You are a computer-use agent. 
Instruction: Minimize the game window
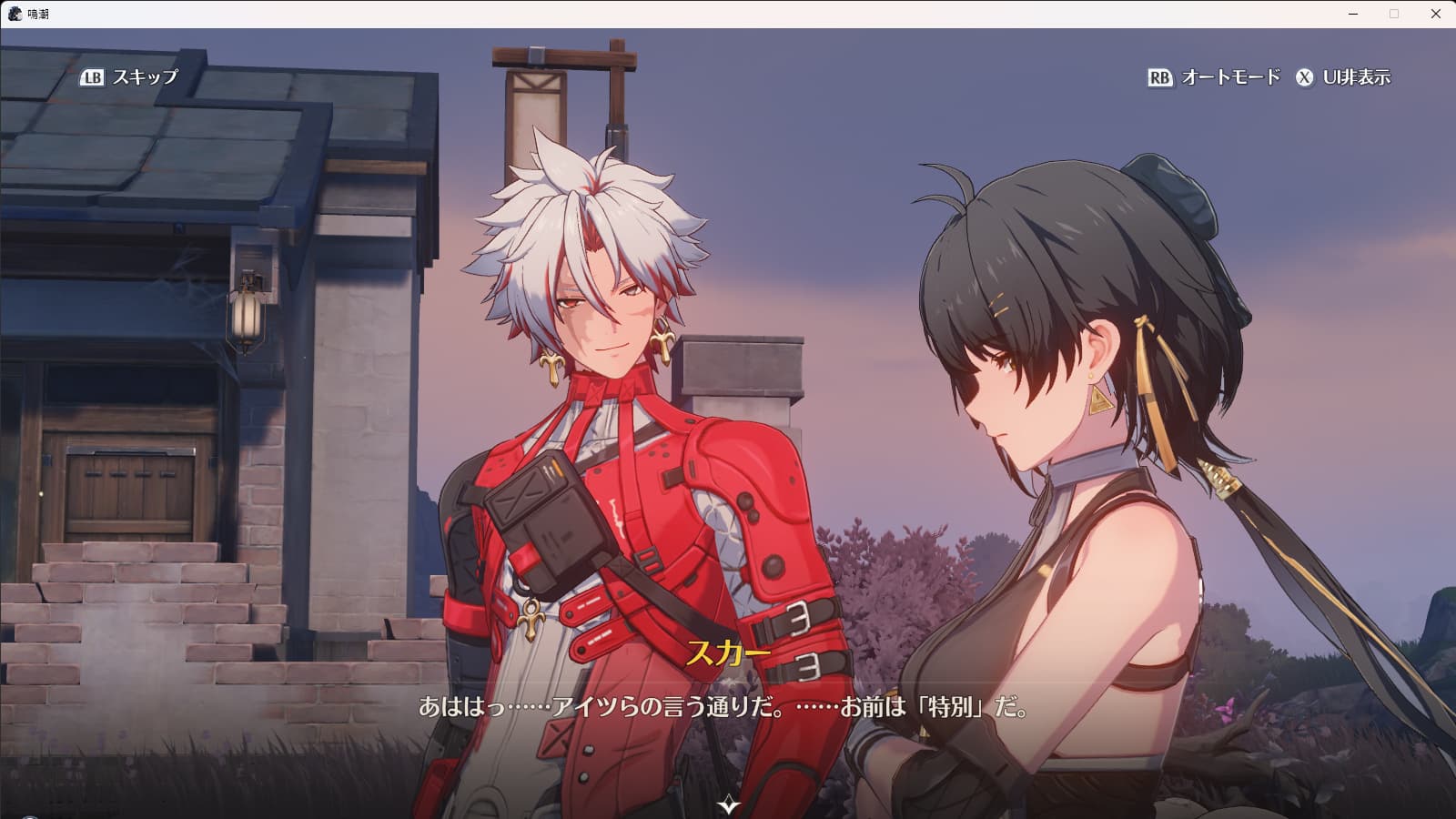pyautogui.click(x=1353, y=14)
